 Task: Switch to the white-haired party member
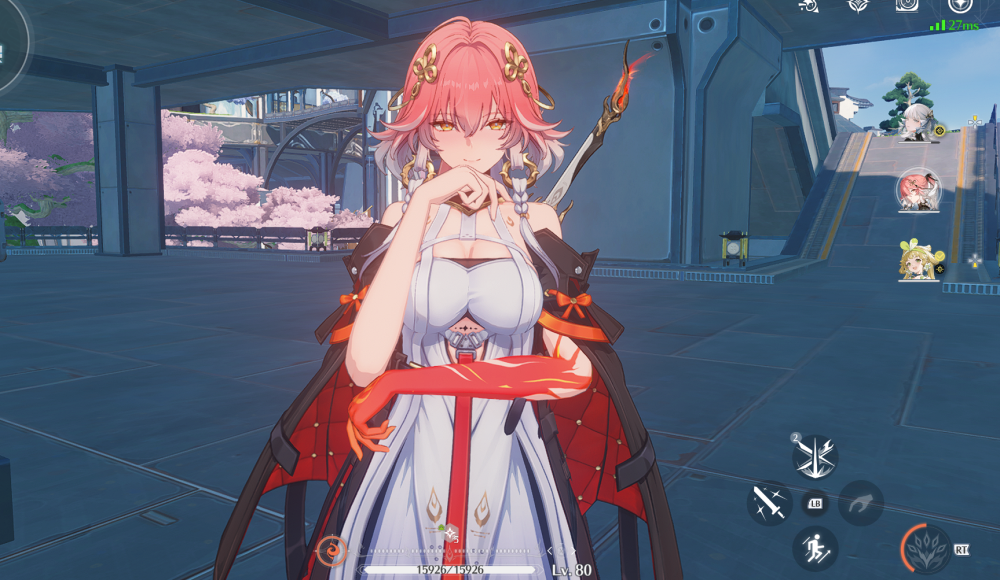(917, 122)
